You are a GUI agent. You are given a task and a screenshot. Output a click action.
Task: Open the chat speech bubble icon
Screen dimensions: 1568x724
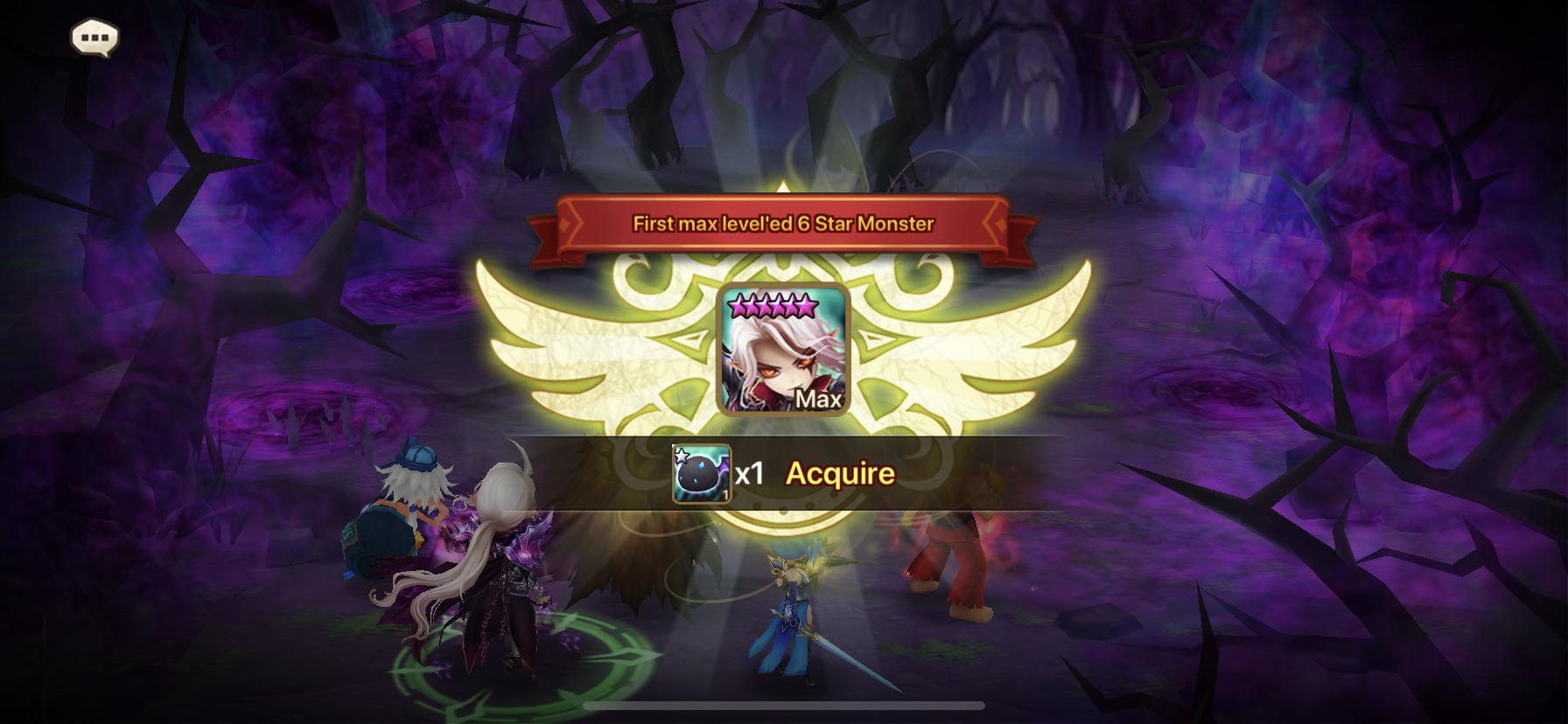[94, 38]
